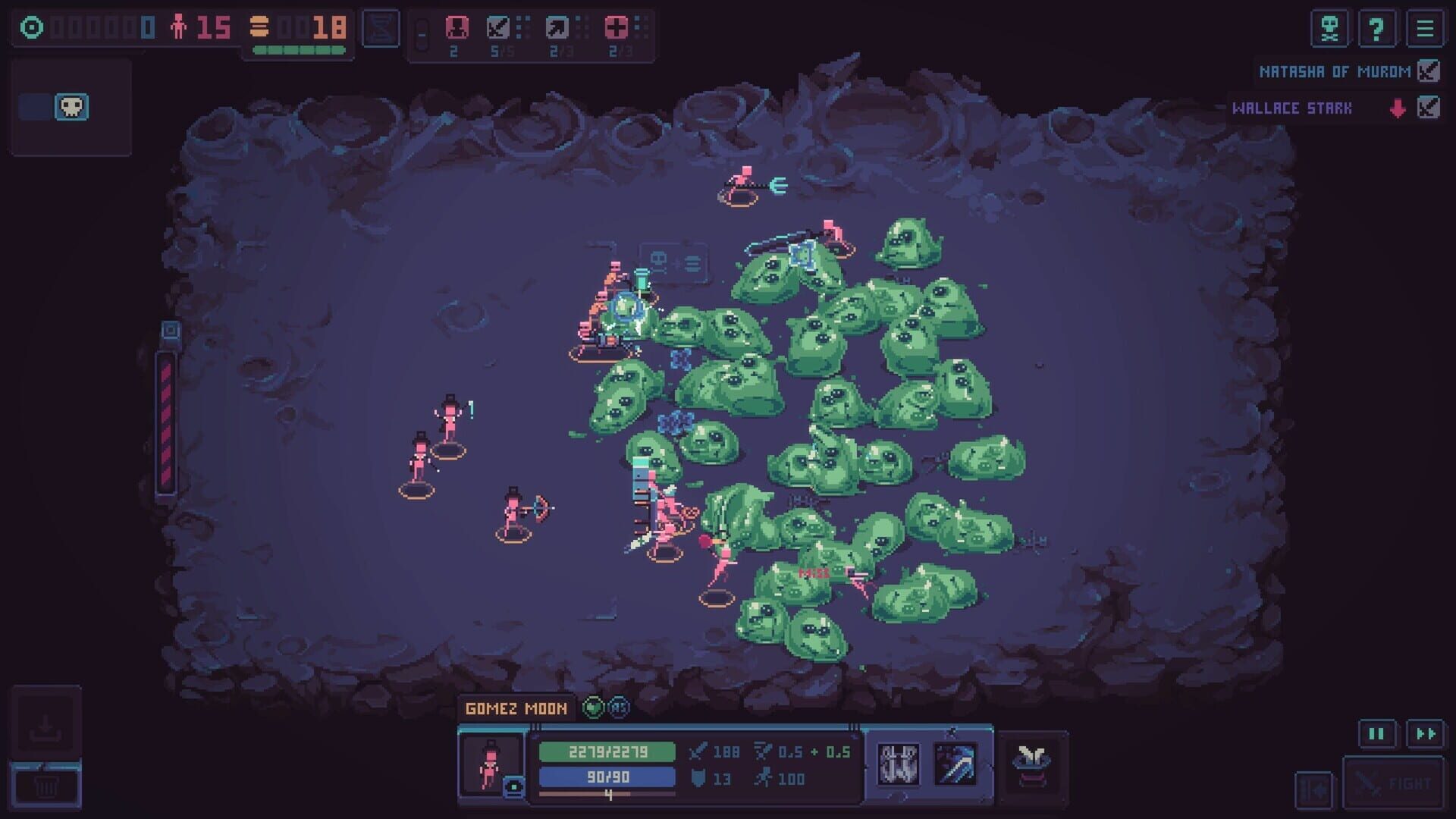Open the hamburger menu top-right

1425,29
